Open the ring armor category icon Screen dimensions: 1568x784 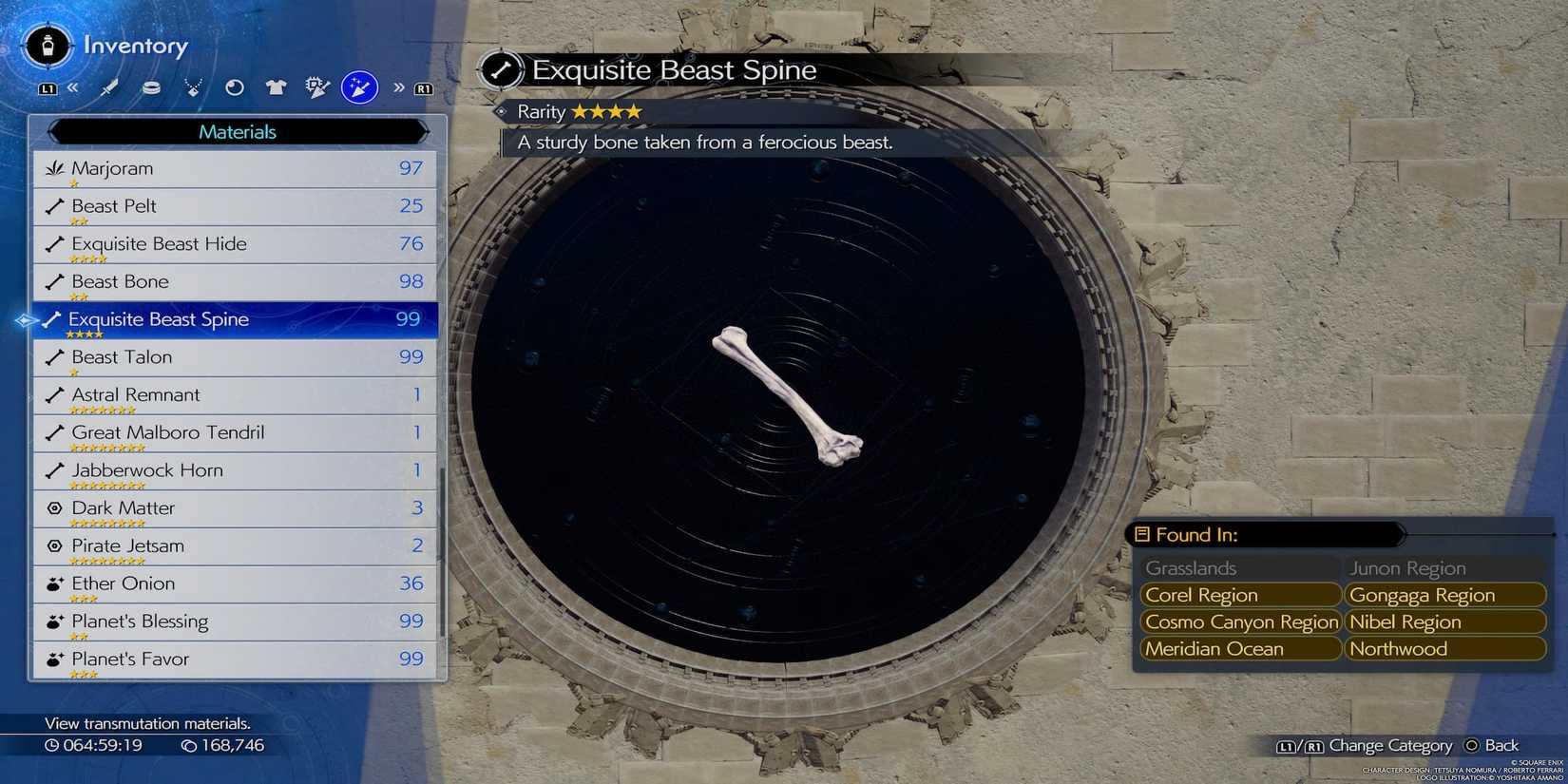[x=151, y=86]
